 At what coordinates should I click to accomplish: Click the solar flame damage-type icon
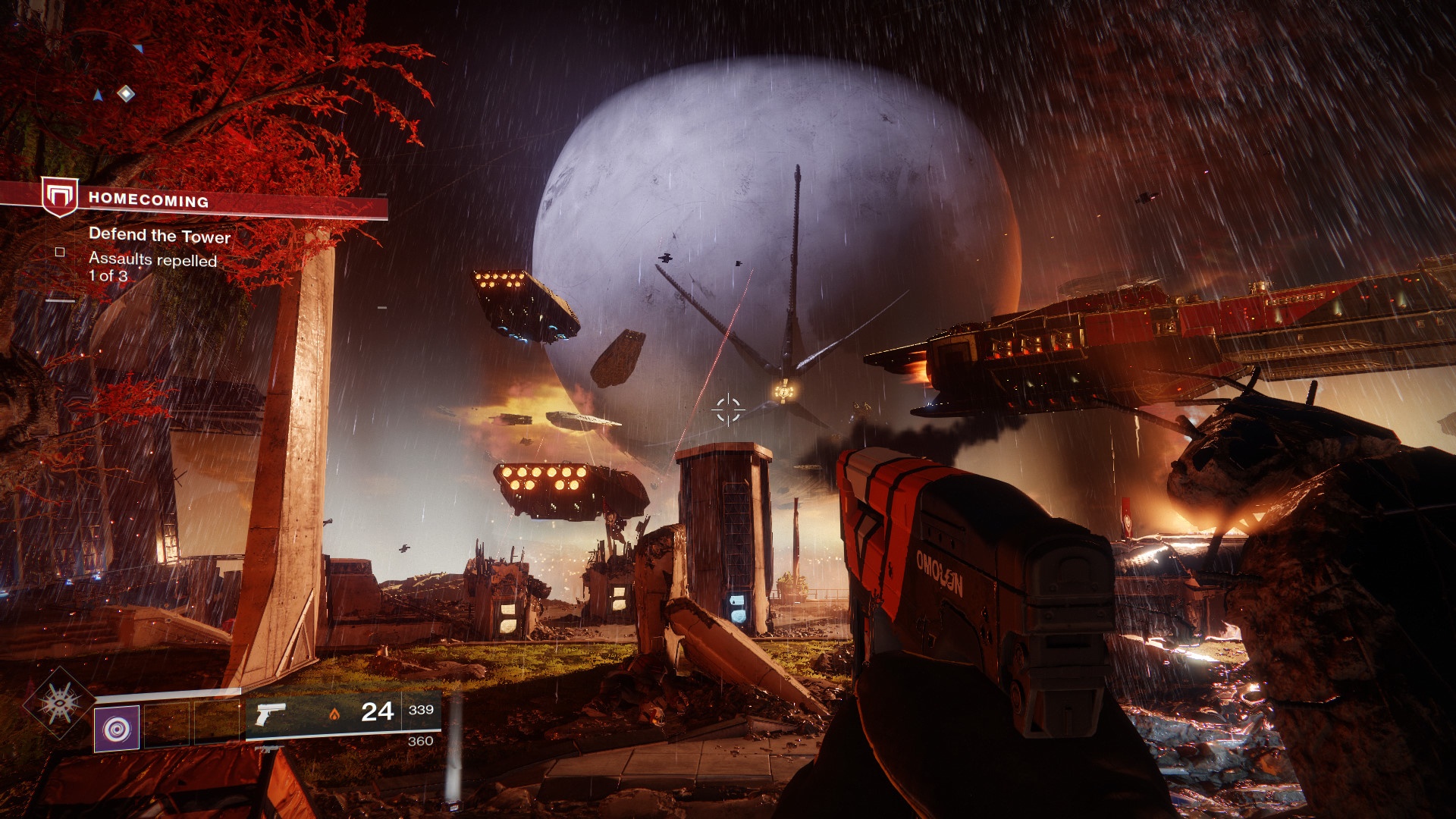click(335, 714)
